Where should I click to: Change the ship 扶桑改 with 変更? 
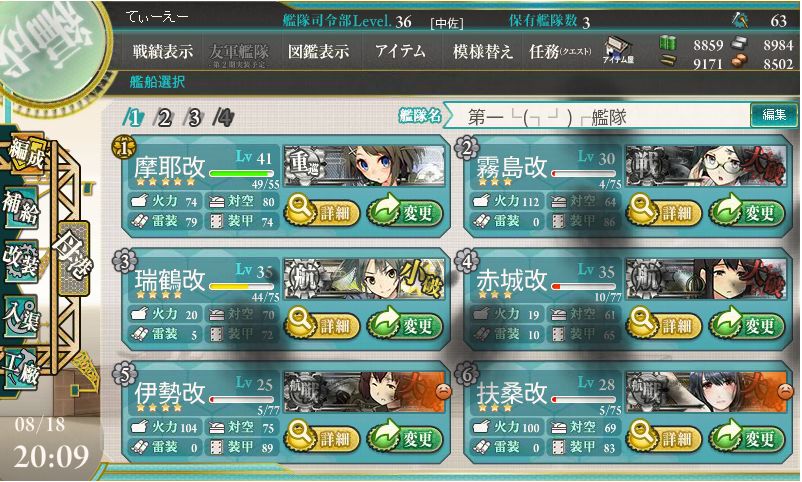(x=746, y=439)
